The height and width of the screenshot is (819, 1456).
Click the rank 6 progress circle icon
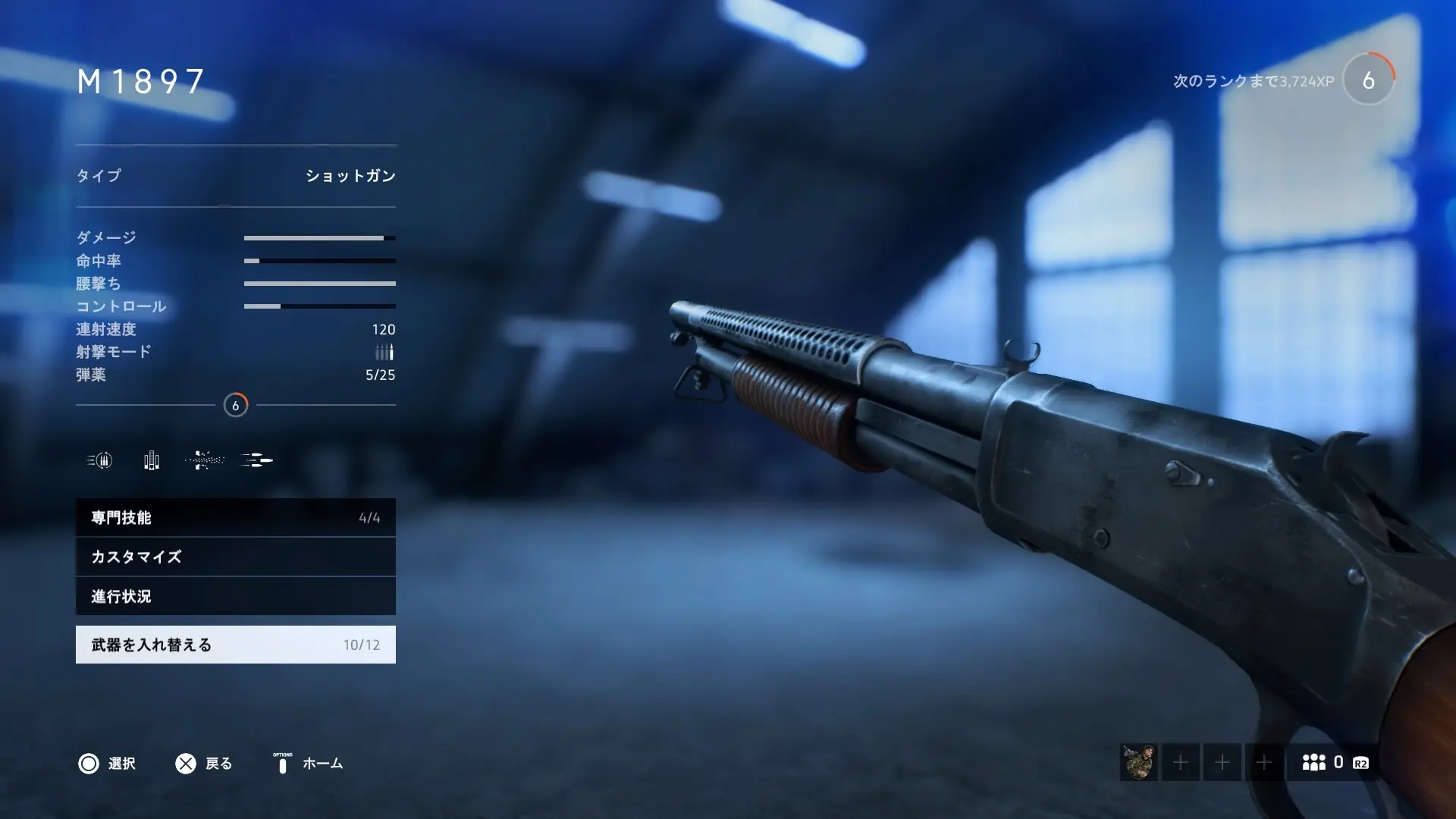coord(1368,79)
